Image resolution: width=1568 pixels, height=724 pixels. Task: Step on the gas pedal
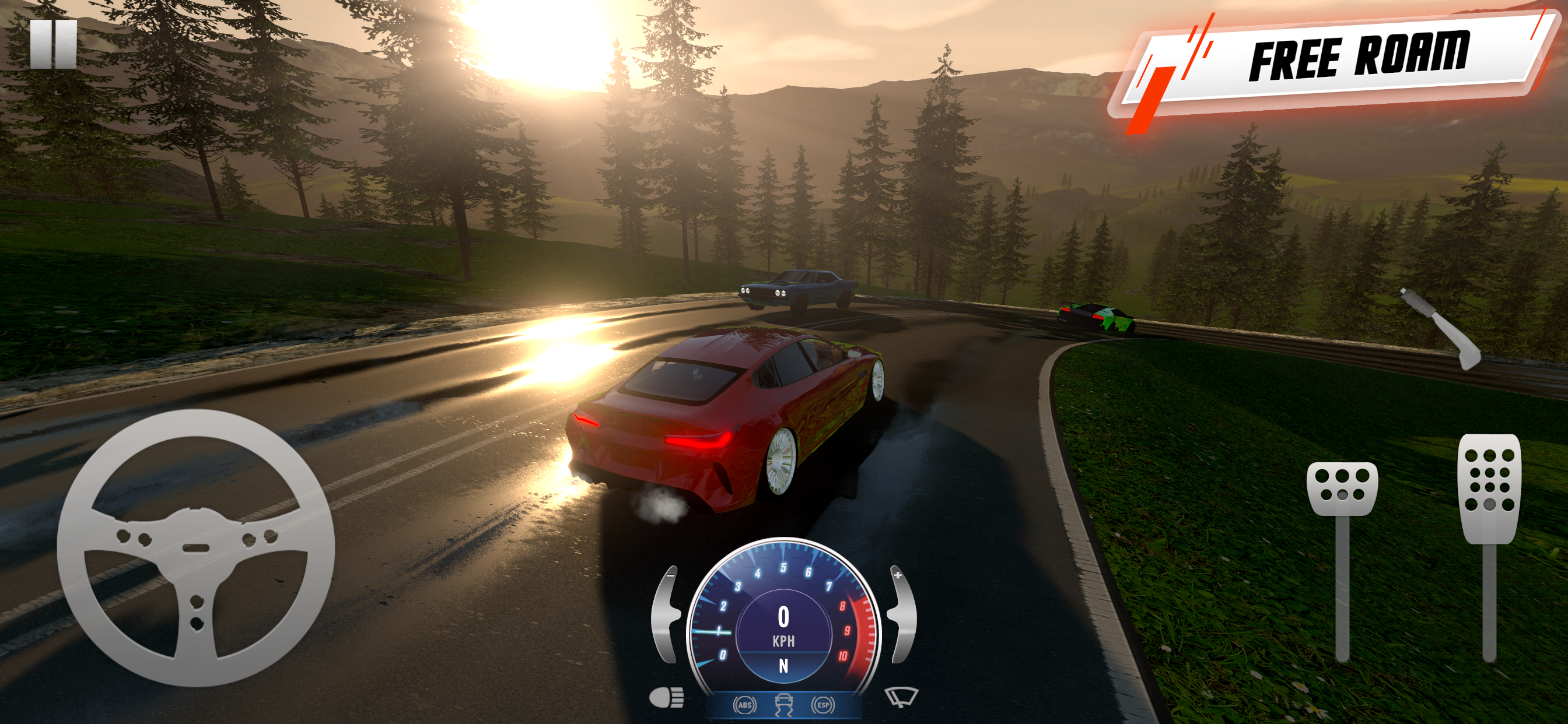(x=1489, y=487)
